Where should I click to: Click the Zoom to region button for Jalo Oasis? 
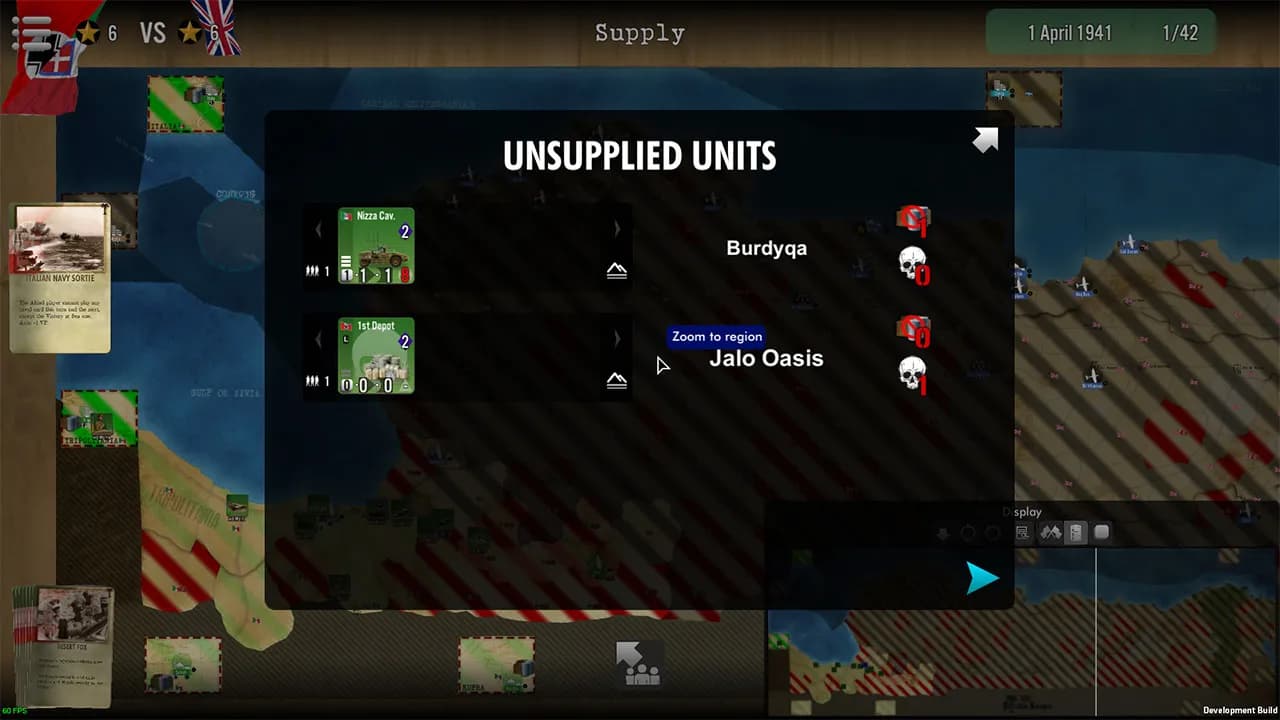715,337
